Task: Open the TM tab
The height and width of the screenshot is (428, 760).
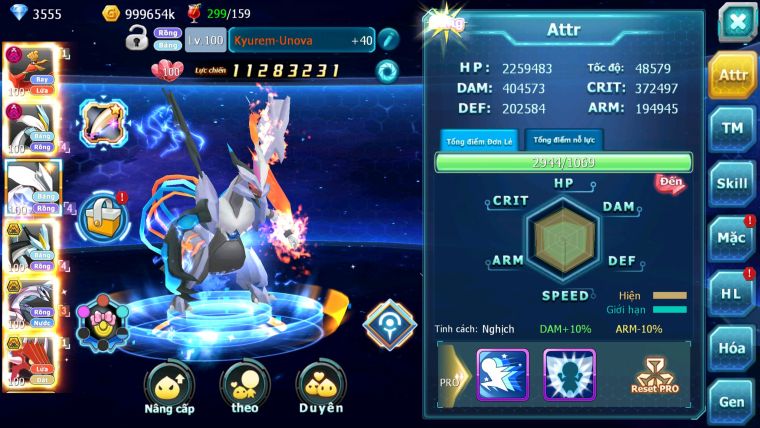Action: (x=733, y=128)
